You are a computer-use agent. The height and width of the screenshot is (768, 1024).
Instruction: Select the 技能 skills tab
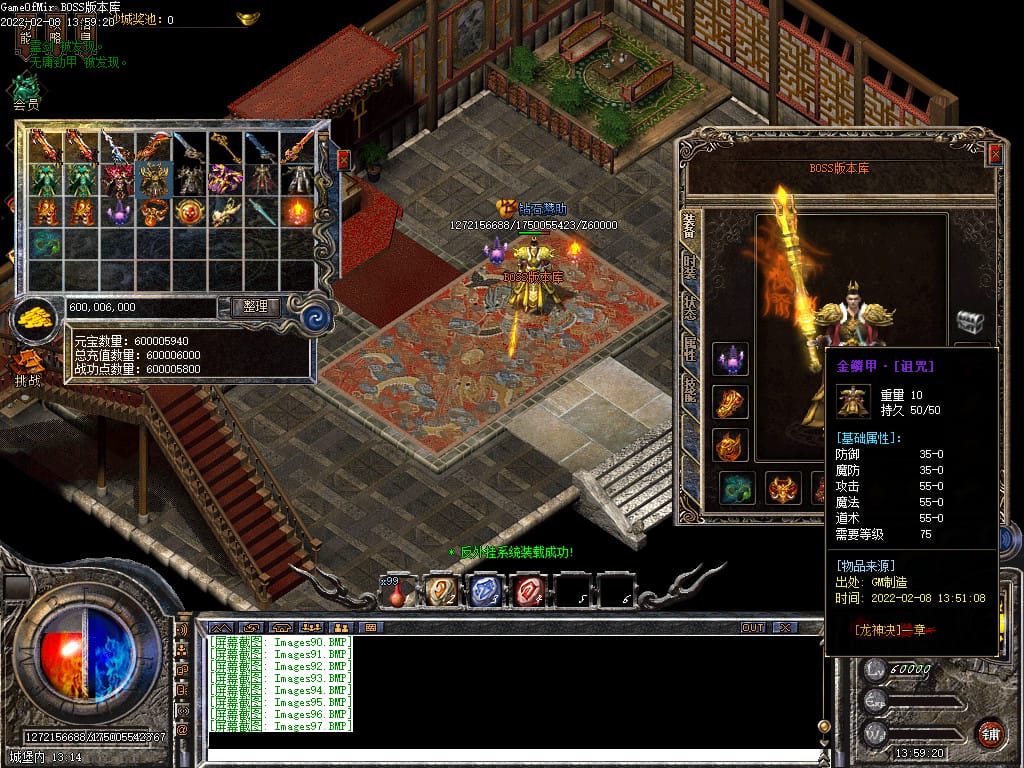690,390
